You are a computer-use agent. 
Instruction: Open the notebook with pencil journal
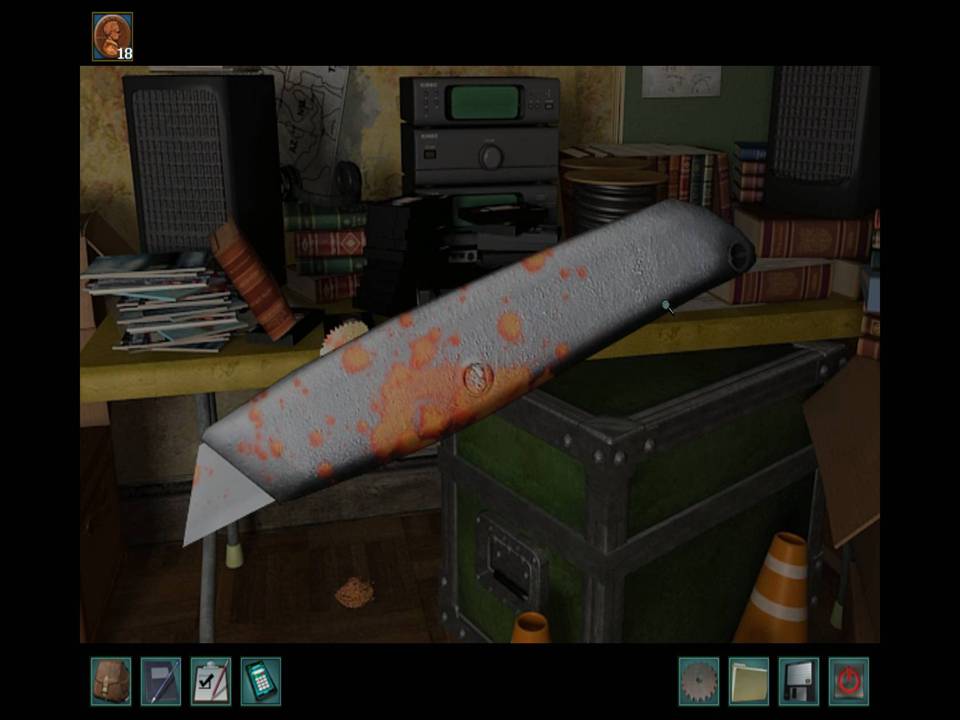point(160,681)
